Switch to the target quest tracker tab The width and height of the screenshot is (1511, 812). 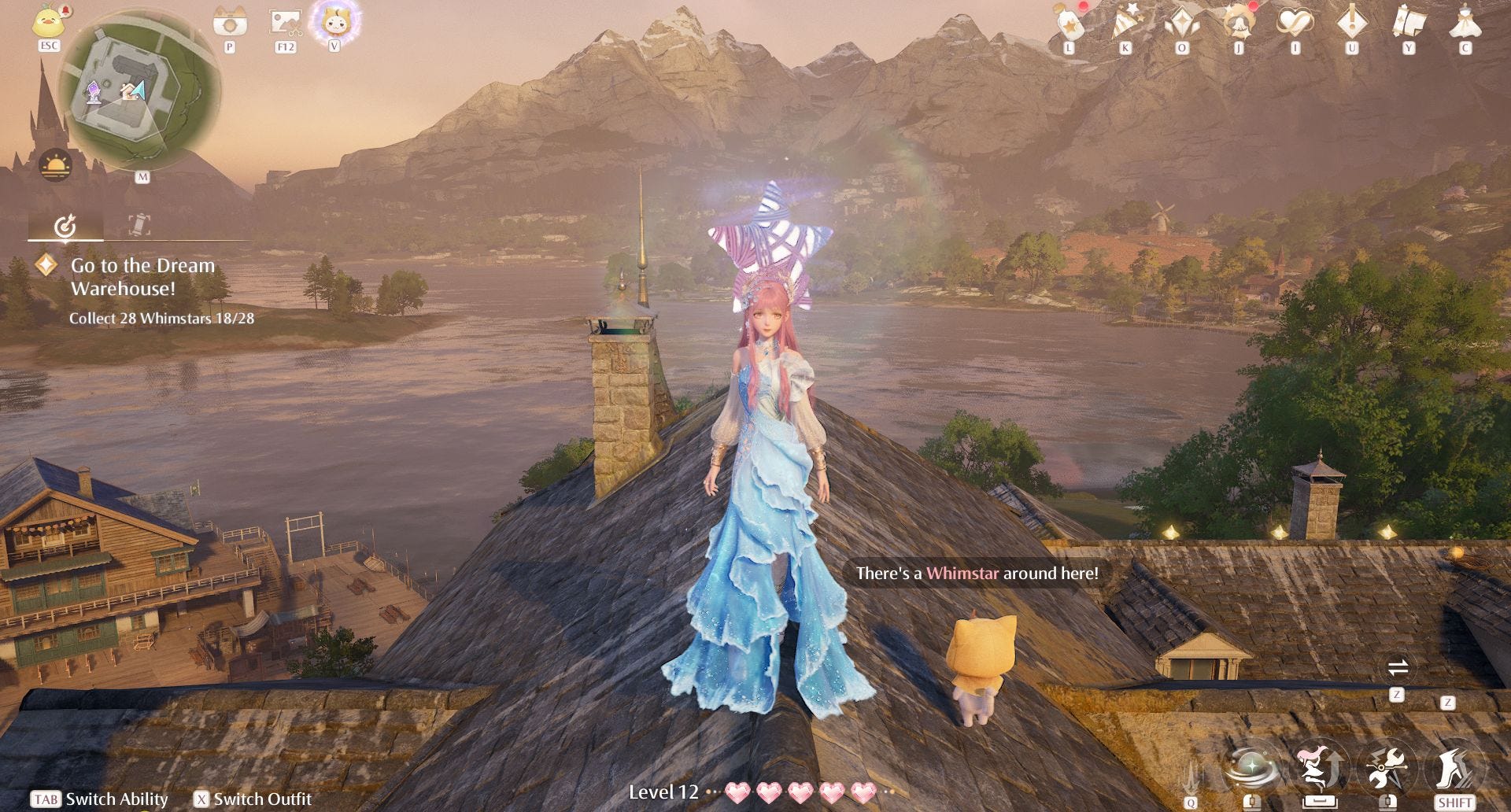coord(65,227)
